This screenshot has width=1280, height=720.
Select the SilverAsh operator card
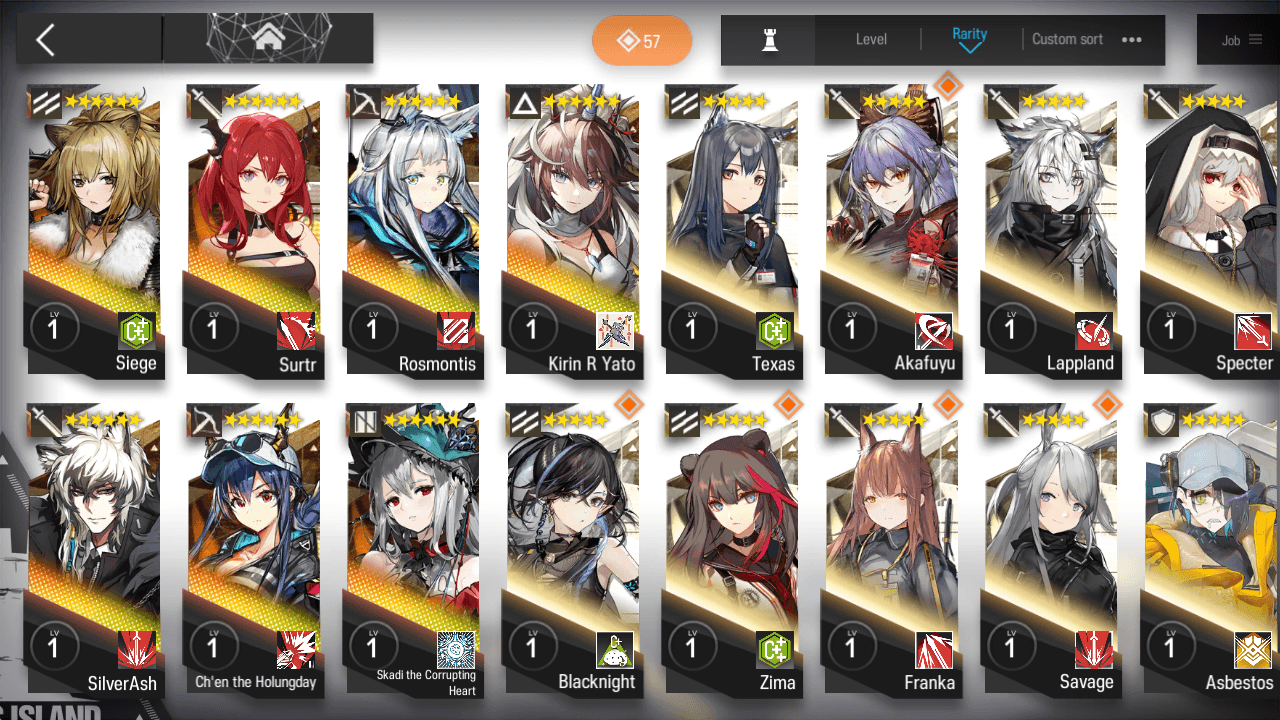(93, 550)
